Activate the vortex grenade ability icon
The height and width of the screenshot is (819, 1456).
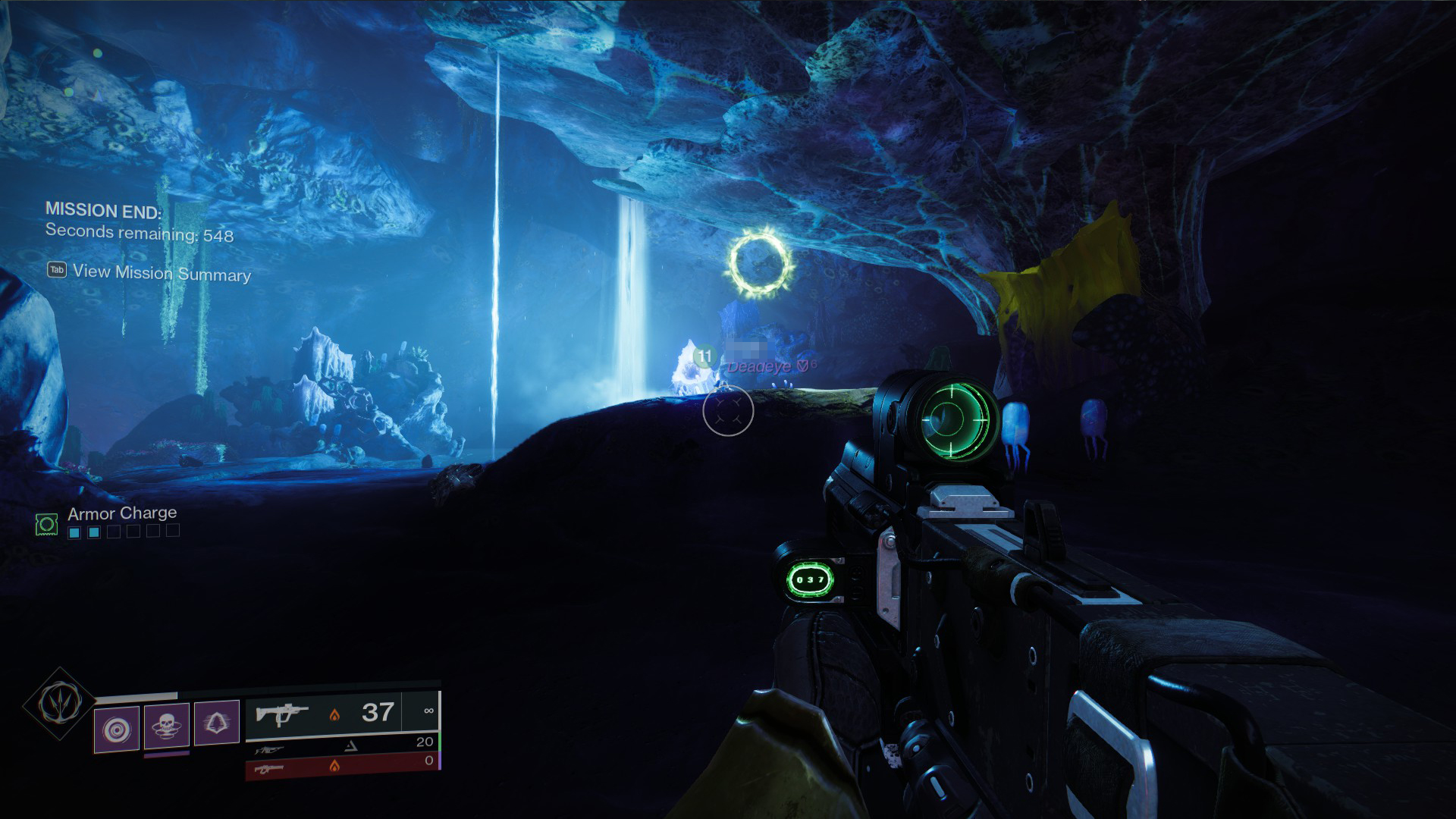117,730
